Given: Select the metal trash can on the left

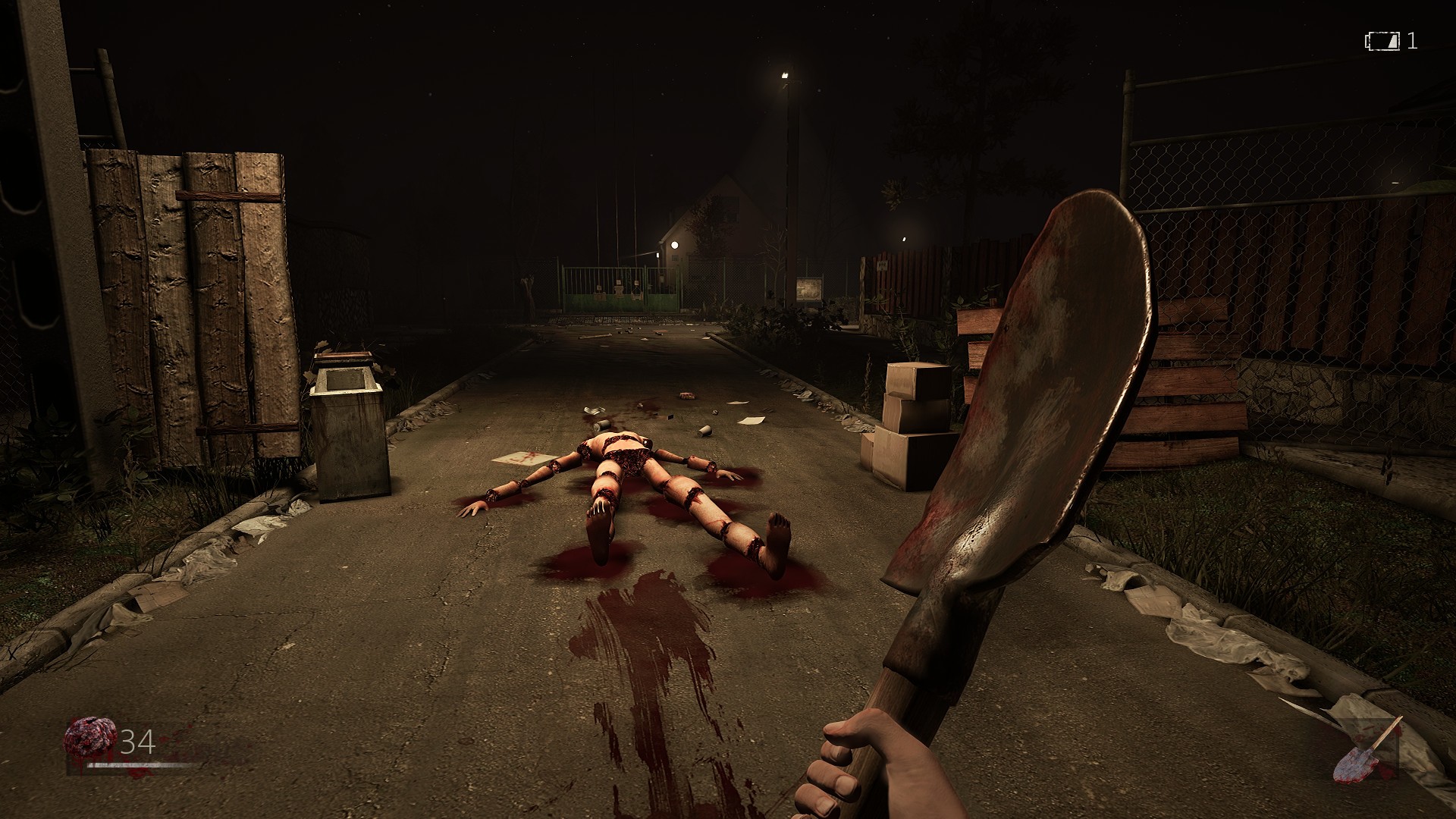Looking at the screenshot, I should [x=350, y=428].
